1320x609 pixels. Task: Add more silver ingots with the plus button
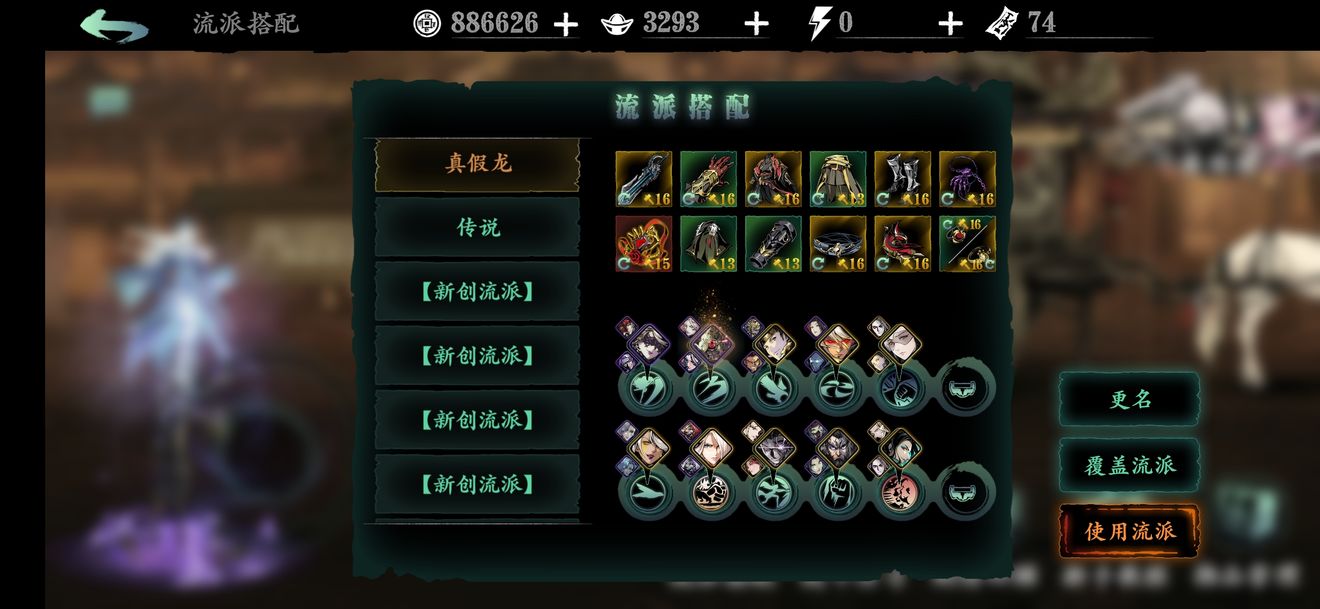757,24
